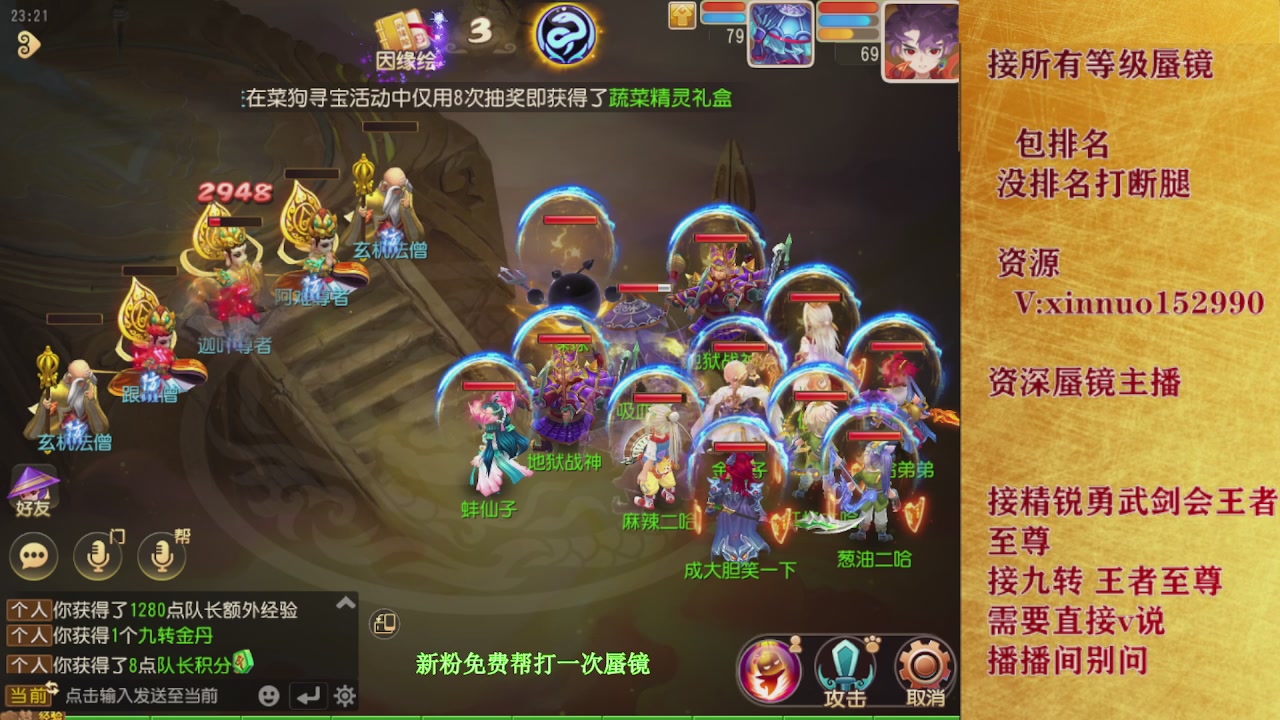The image size is (1280, 720).
Task: Open the chat bubble messages icon
Action: [x=32, y=557]
